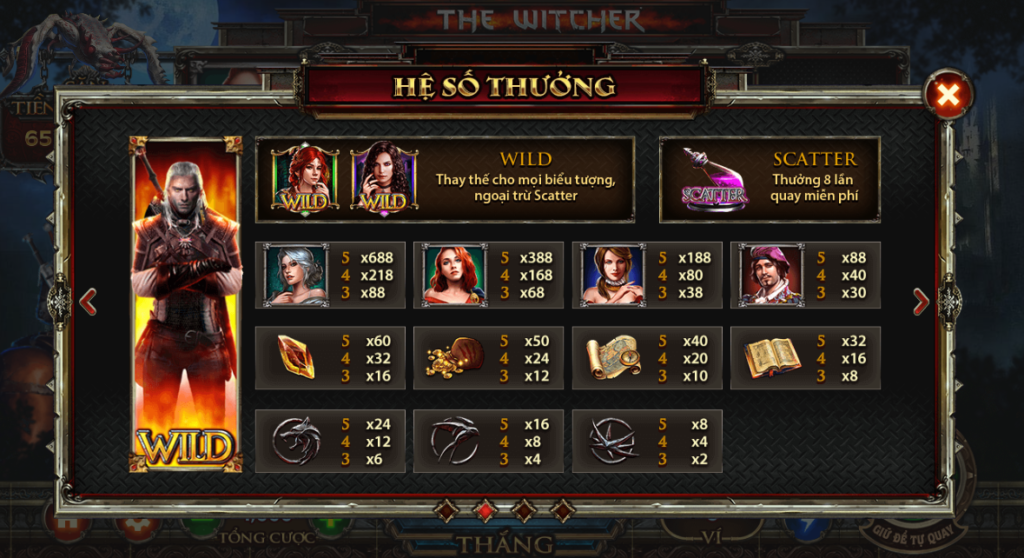
Task: Go to the previous paytable page
Action: pyautogui.click(x=88, y=300)
